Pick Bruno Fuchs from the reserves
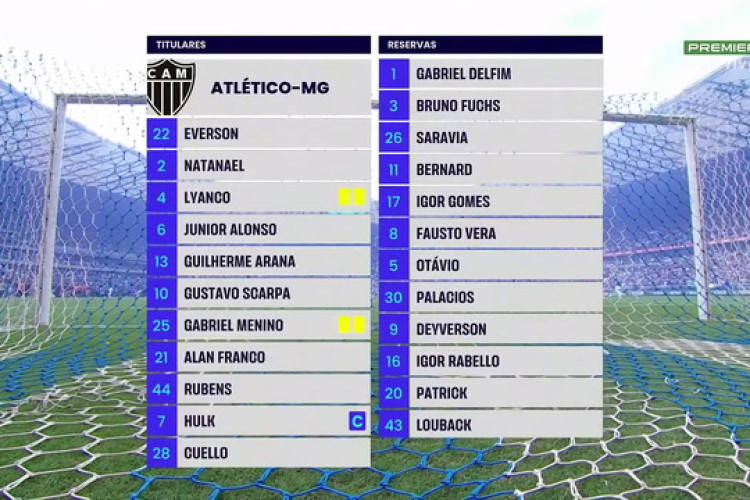The width and height of the screenshot is (750, 500). (490, 105)
